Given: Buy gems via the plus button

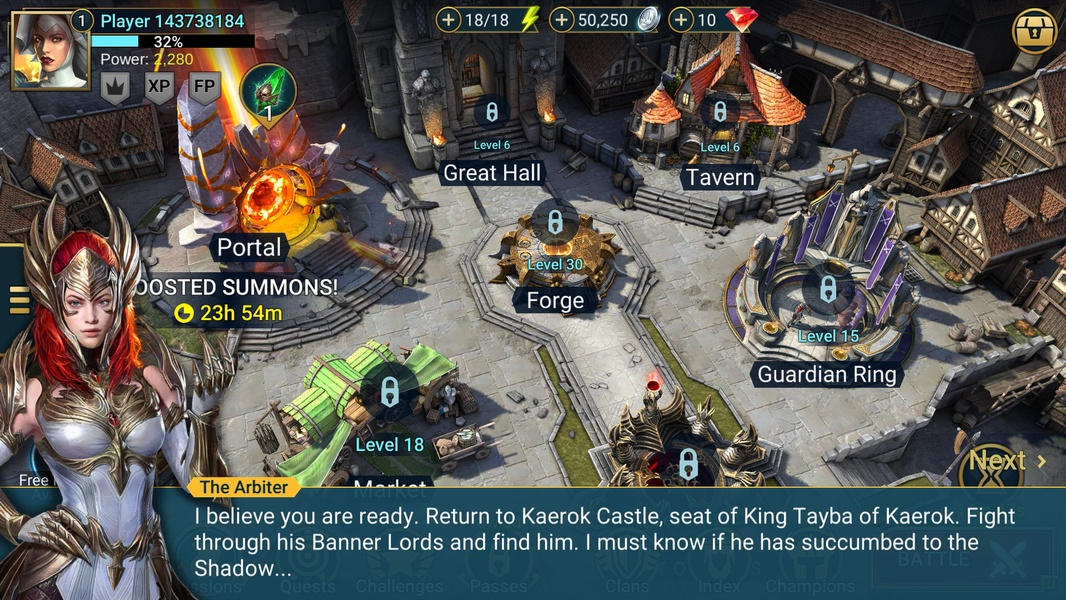Looking at the screenshot, I should (x=681, y=20).
